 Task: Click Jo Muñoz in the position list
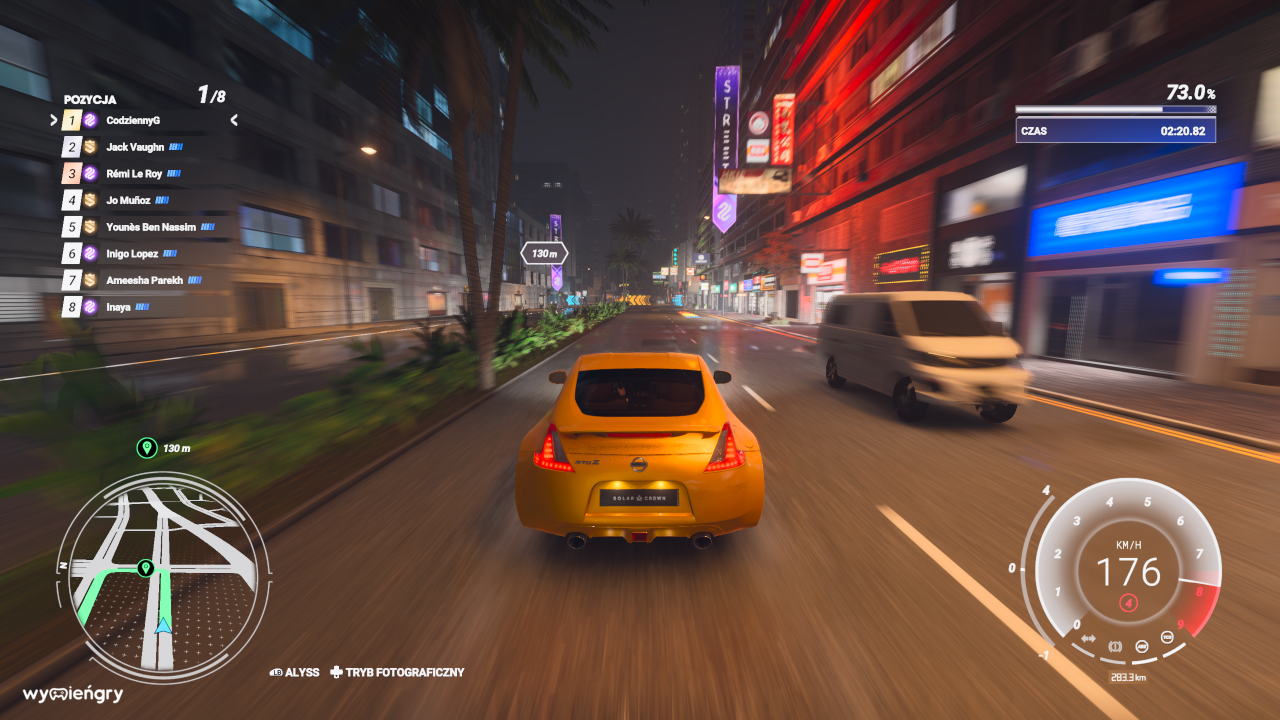(x=128, y=201)
